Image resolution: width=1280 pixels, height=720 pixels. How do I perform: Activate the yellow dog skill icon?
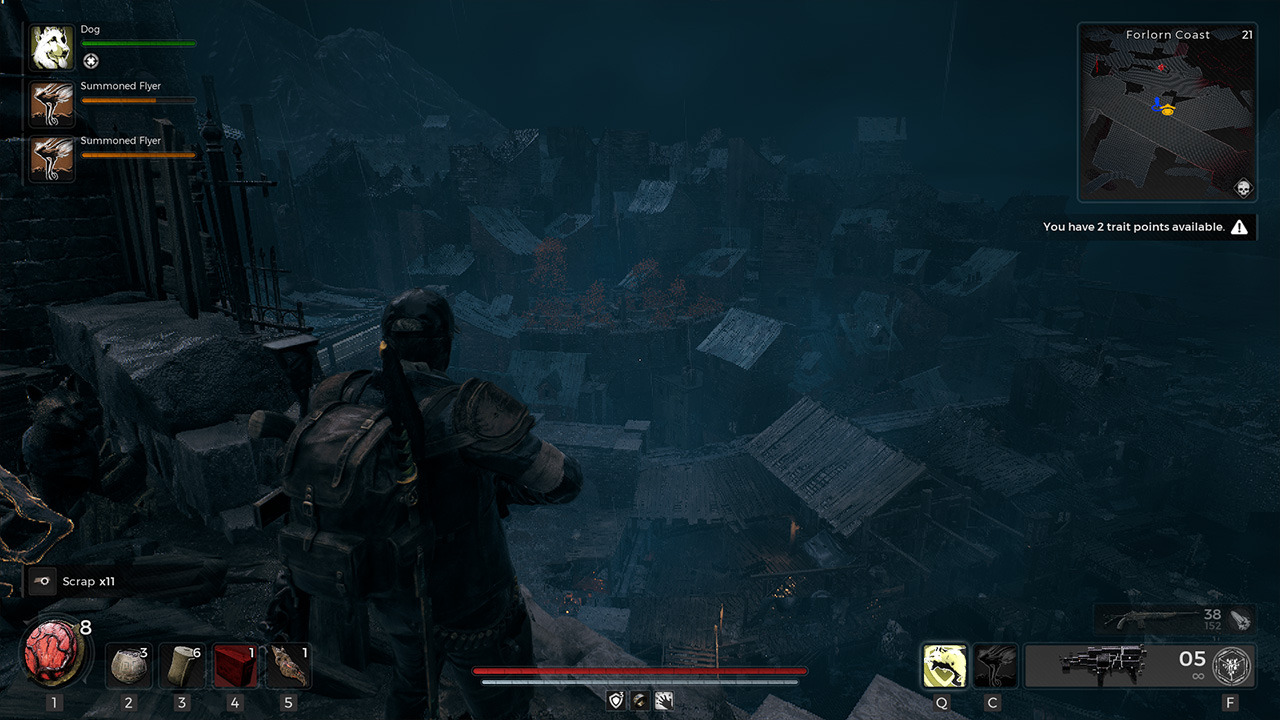[x=943, y=666]
